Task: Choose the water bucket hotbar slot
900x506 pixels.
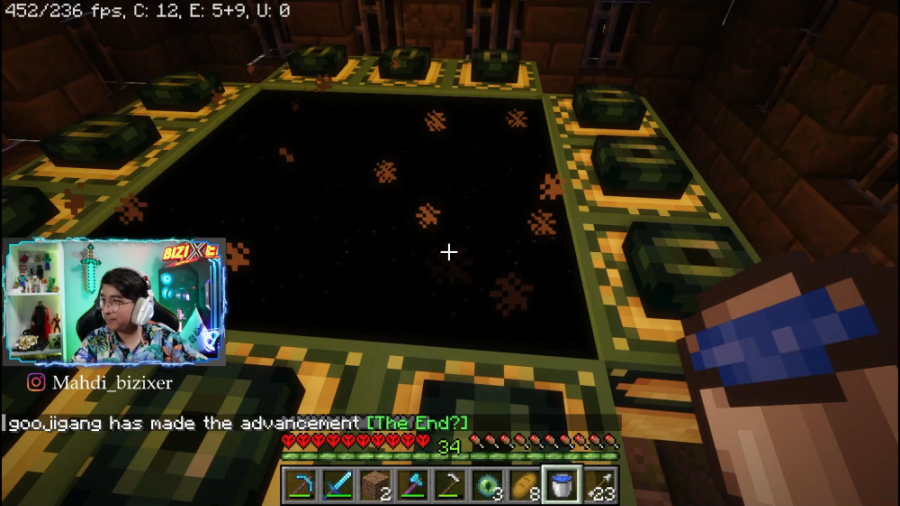Action: click(x=561, y=485)
